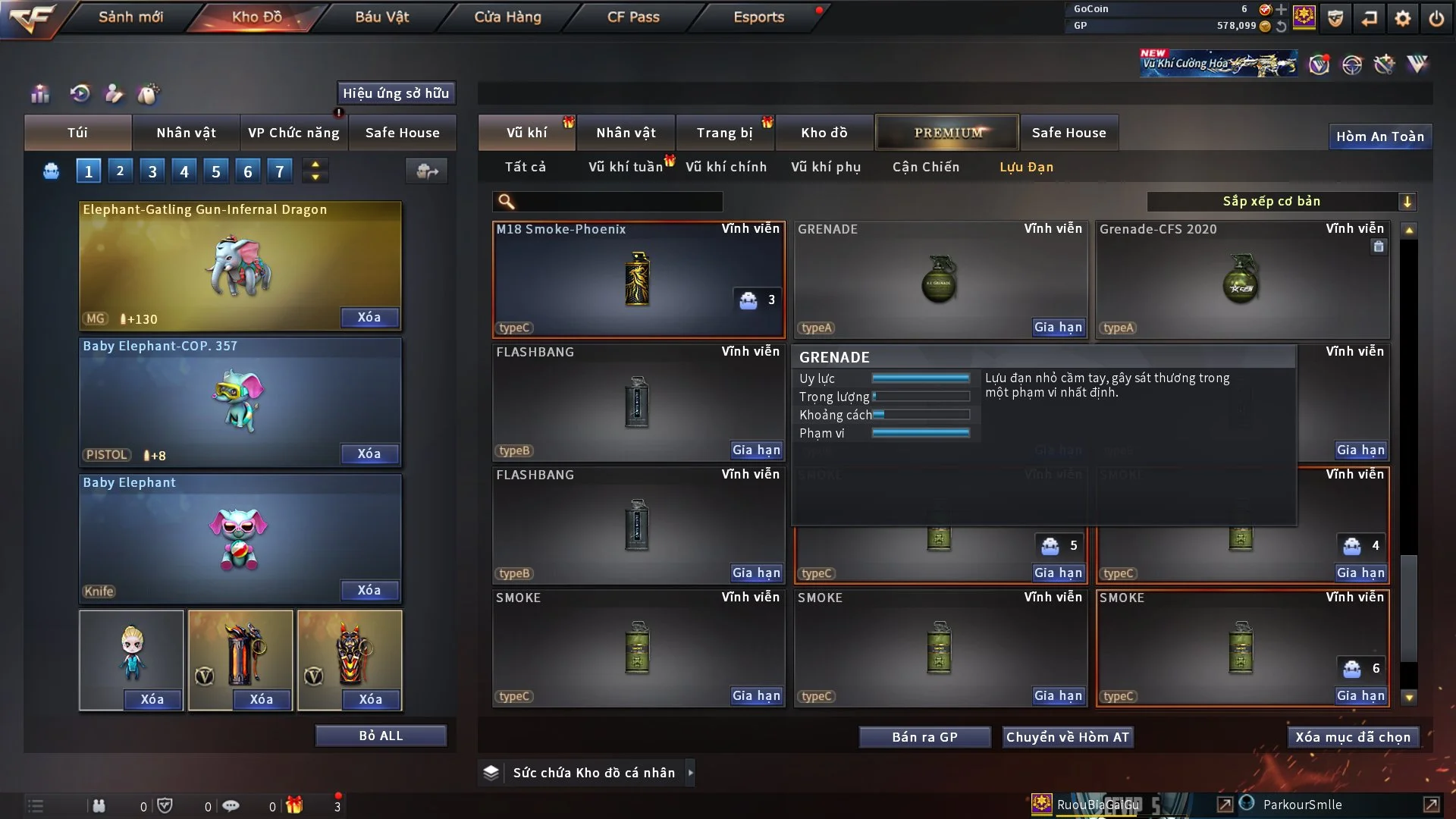This screenshot has height=819, width=1456.
Task: Choose the Grenade-CFS 2020 item
Action: (x=1241, y=280)
